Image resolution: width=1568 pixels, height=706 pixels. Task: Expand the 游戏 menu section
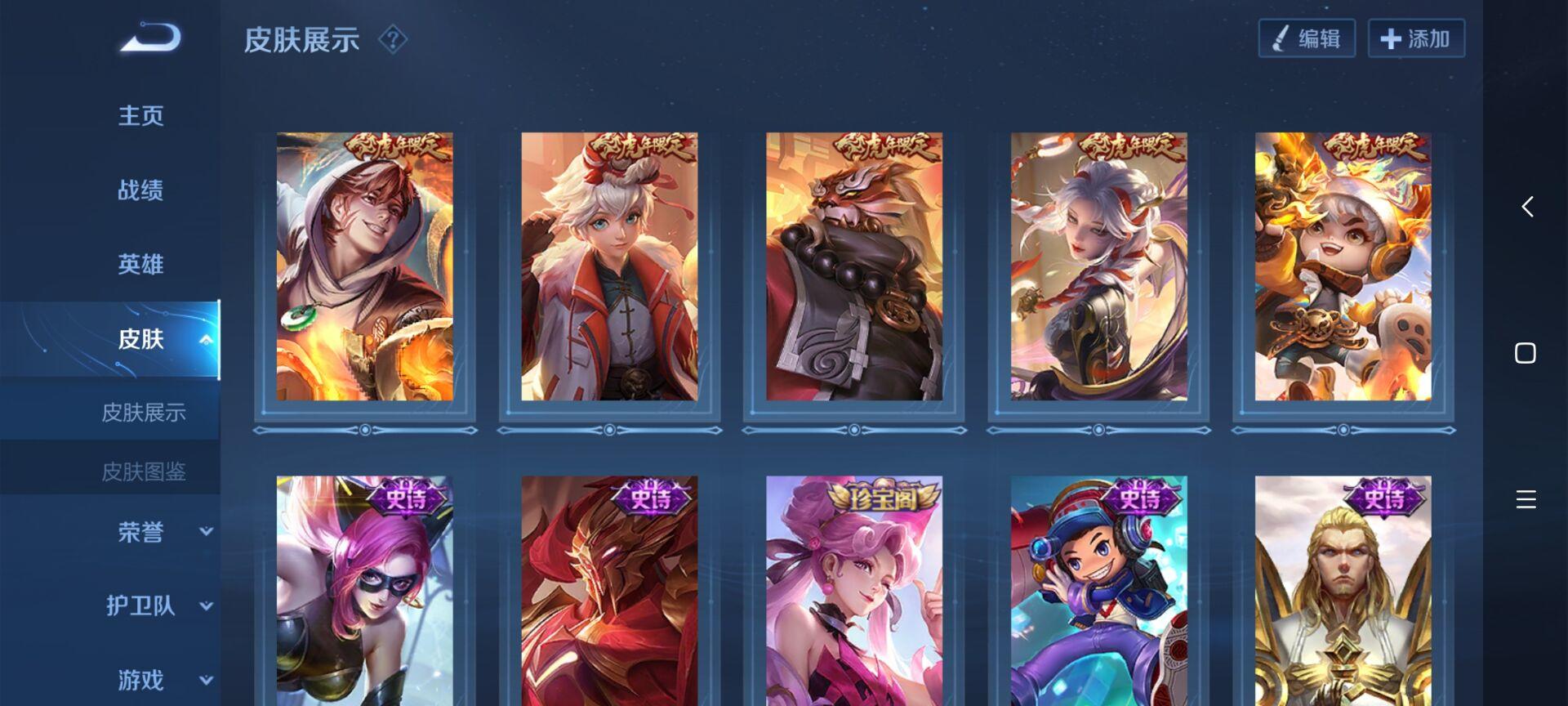[x=139, y=680]
